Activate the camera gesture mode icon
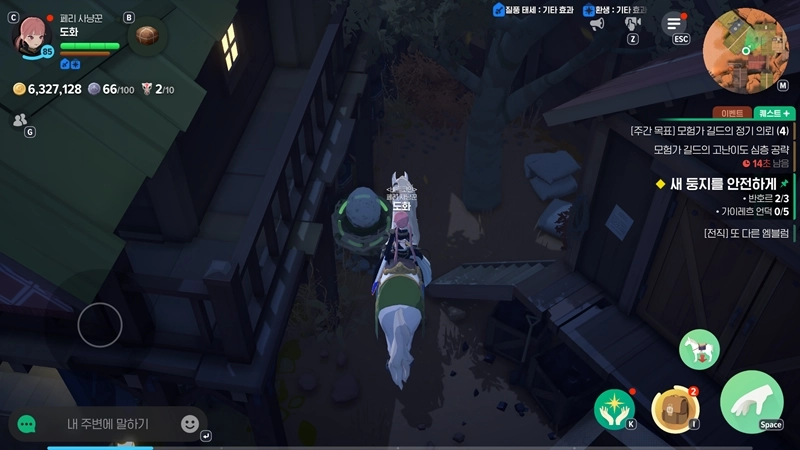This screenshot has width=800, height=450. coord(633,22)
